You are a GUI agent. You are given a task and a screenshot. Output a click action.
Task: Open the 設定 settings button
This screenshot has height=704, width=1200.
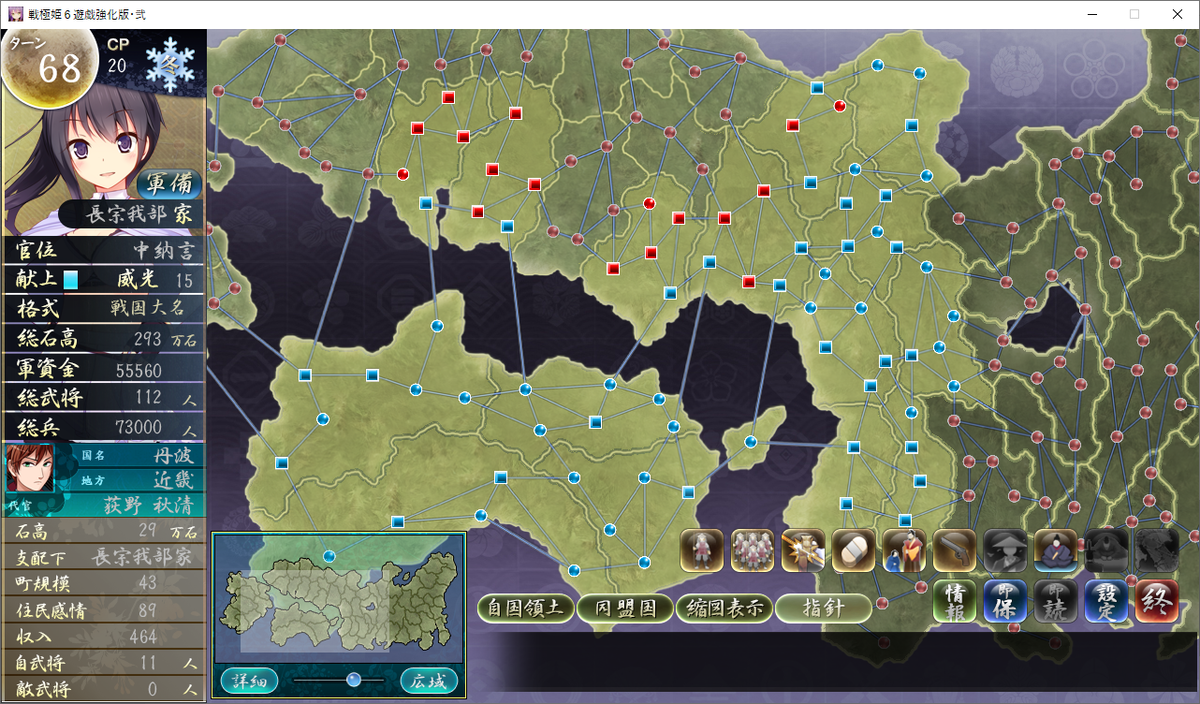point(1105,602)
